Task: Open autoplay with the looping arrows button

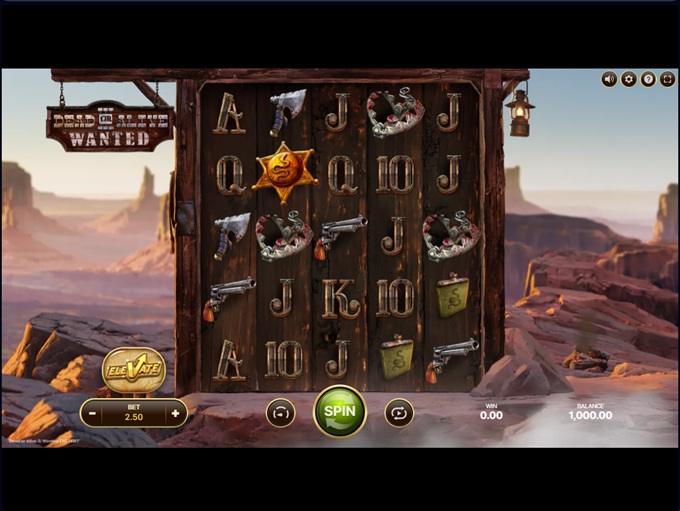Action: [x=399, y=412]
